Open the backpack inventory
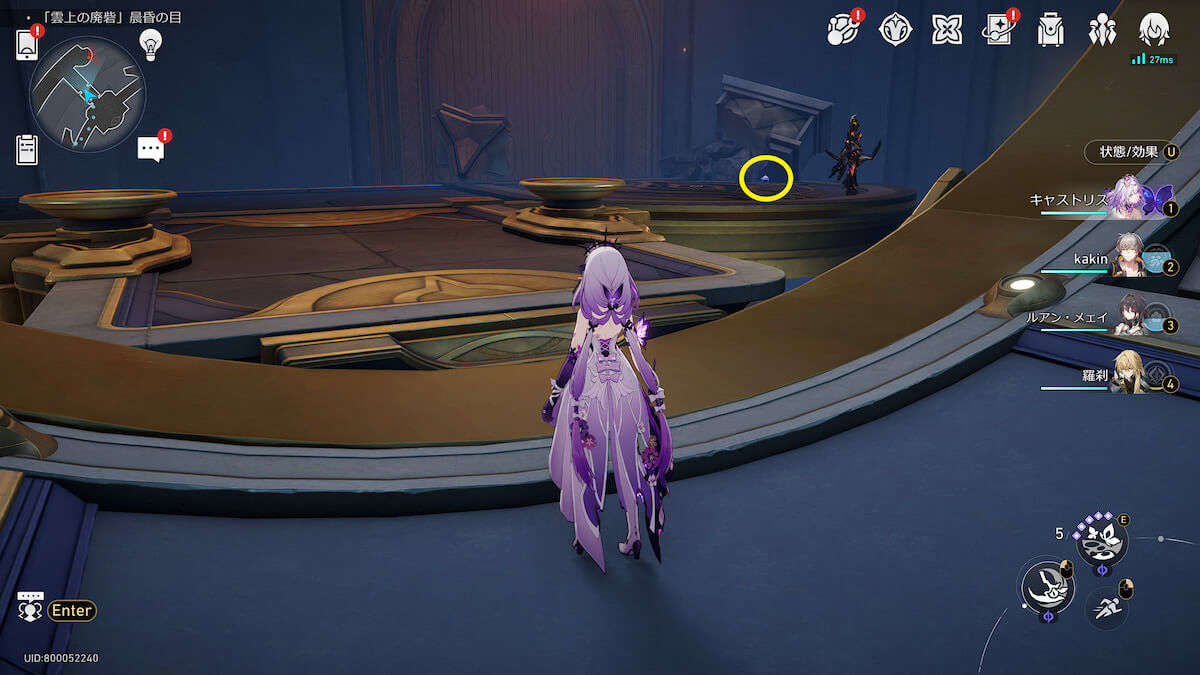The height and width of the screenshot is (675, 1200). click(1050, 30)
